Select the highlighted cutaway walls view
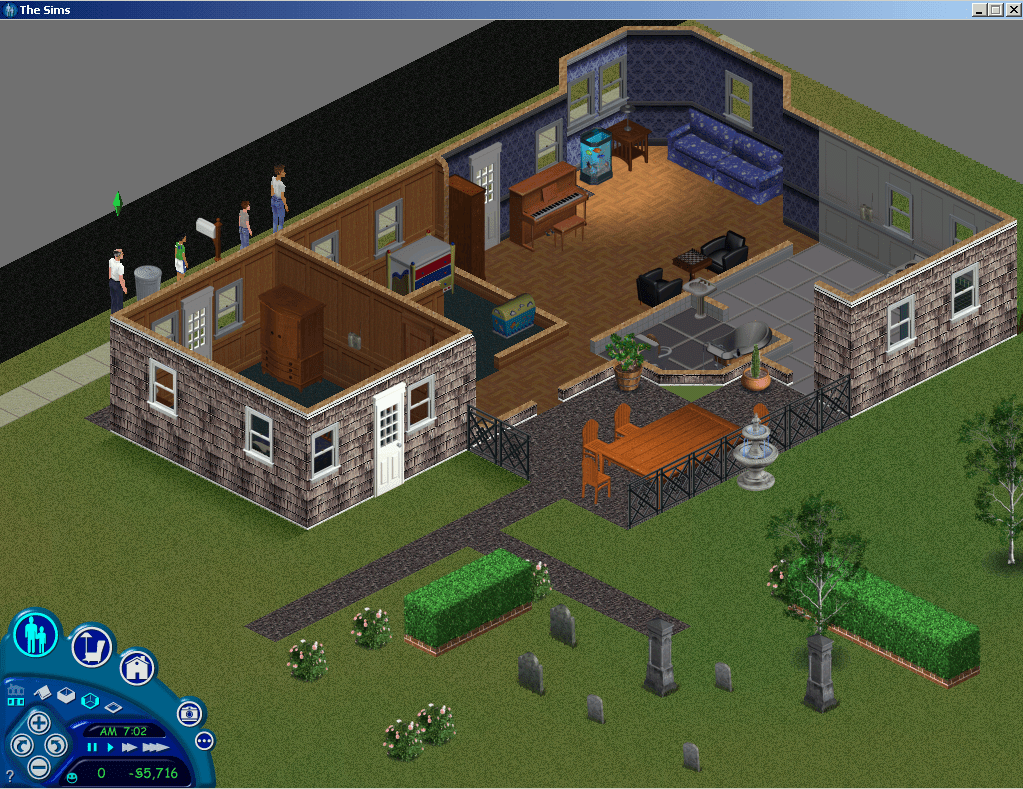The image size is (1023, 789). pos(89,702)
